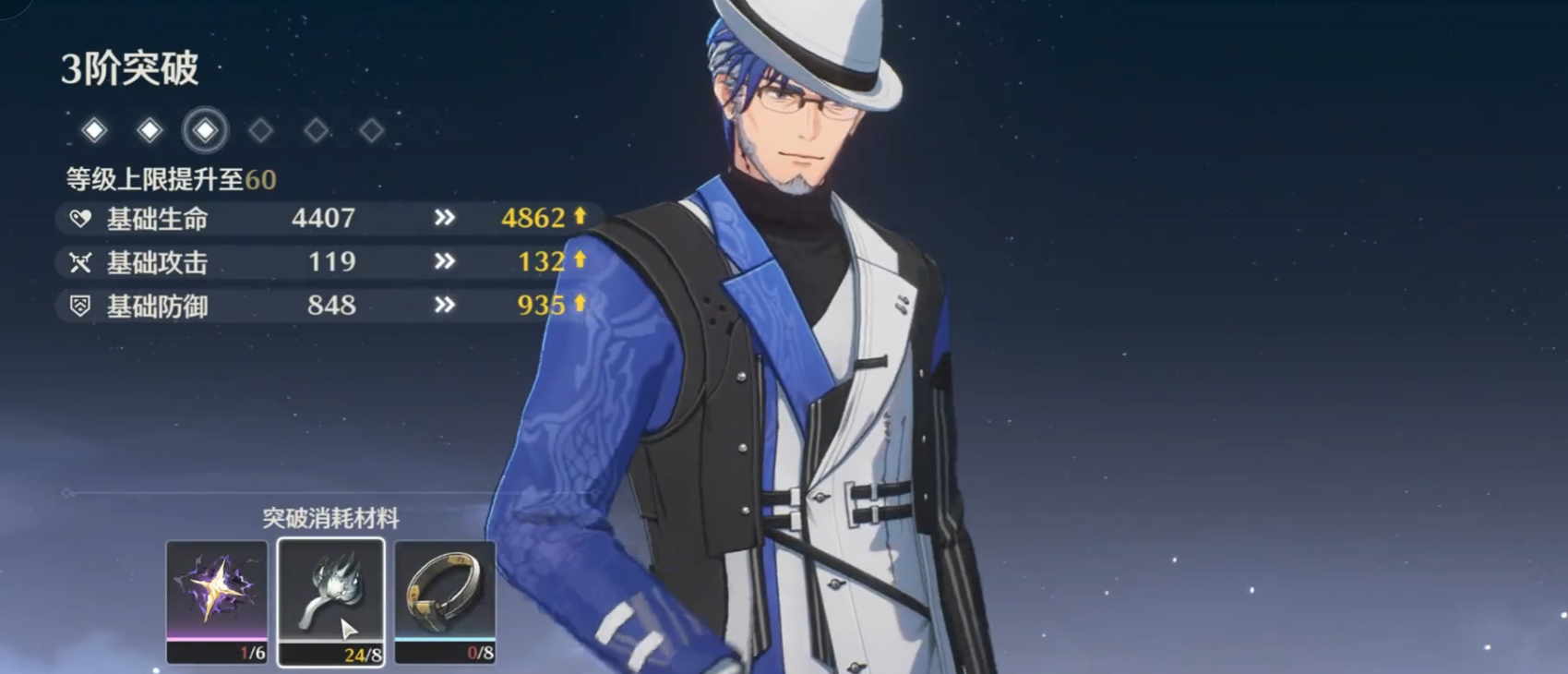Screen dimensions: 1568x674
Task: Select the metal ring material slot
Action: tap(445, 600)
